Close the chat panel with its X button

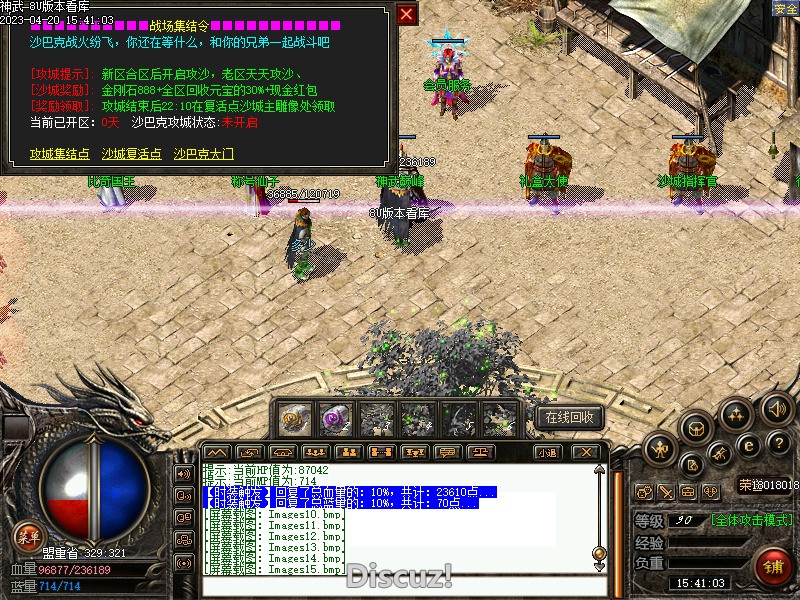[587, 452]
